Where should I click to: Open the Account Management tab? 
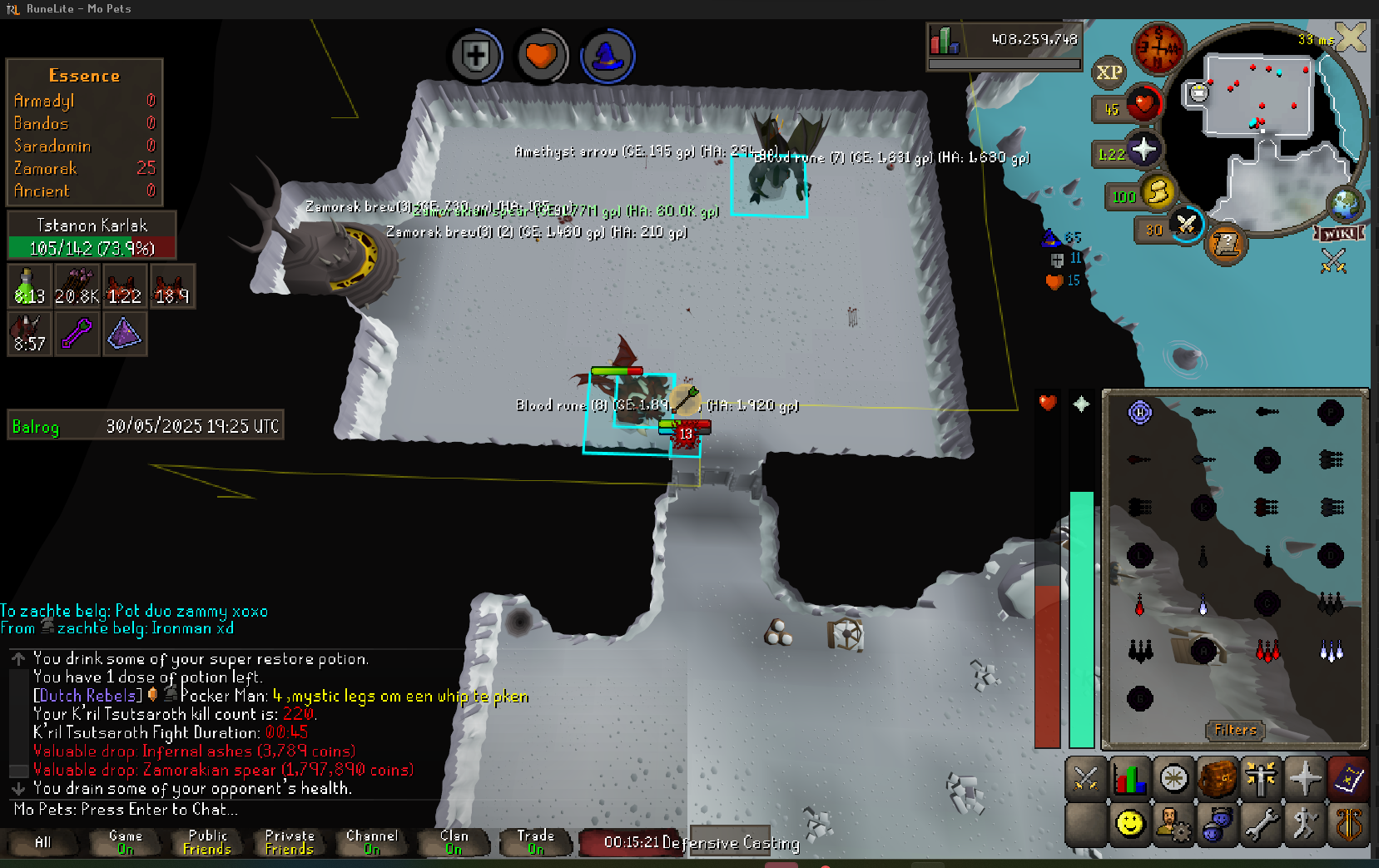click(x=1173, y=824)
